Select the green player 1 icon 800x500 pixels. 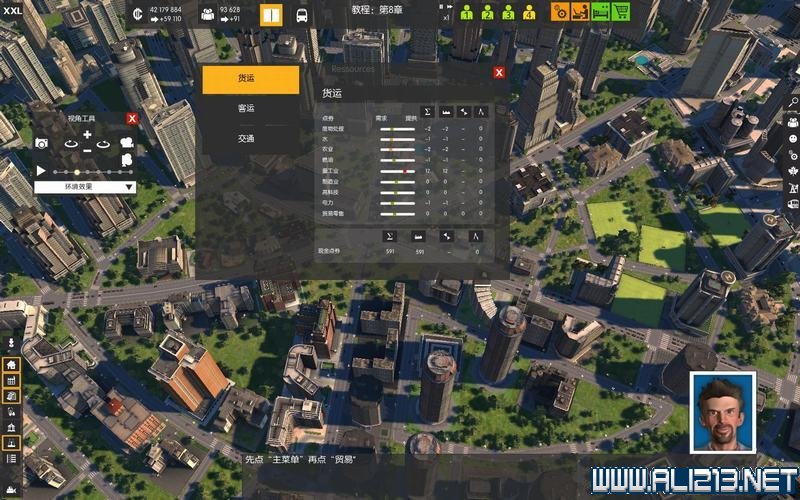(467, 13)
